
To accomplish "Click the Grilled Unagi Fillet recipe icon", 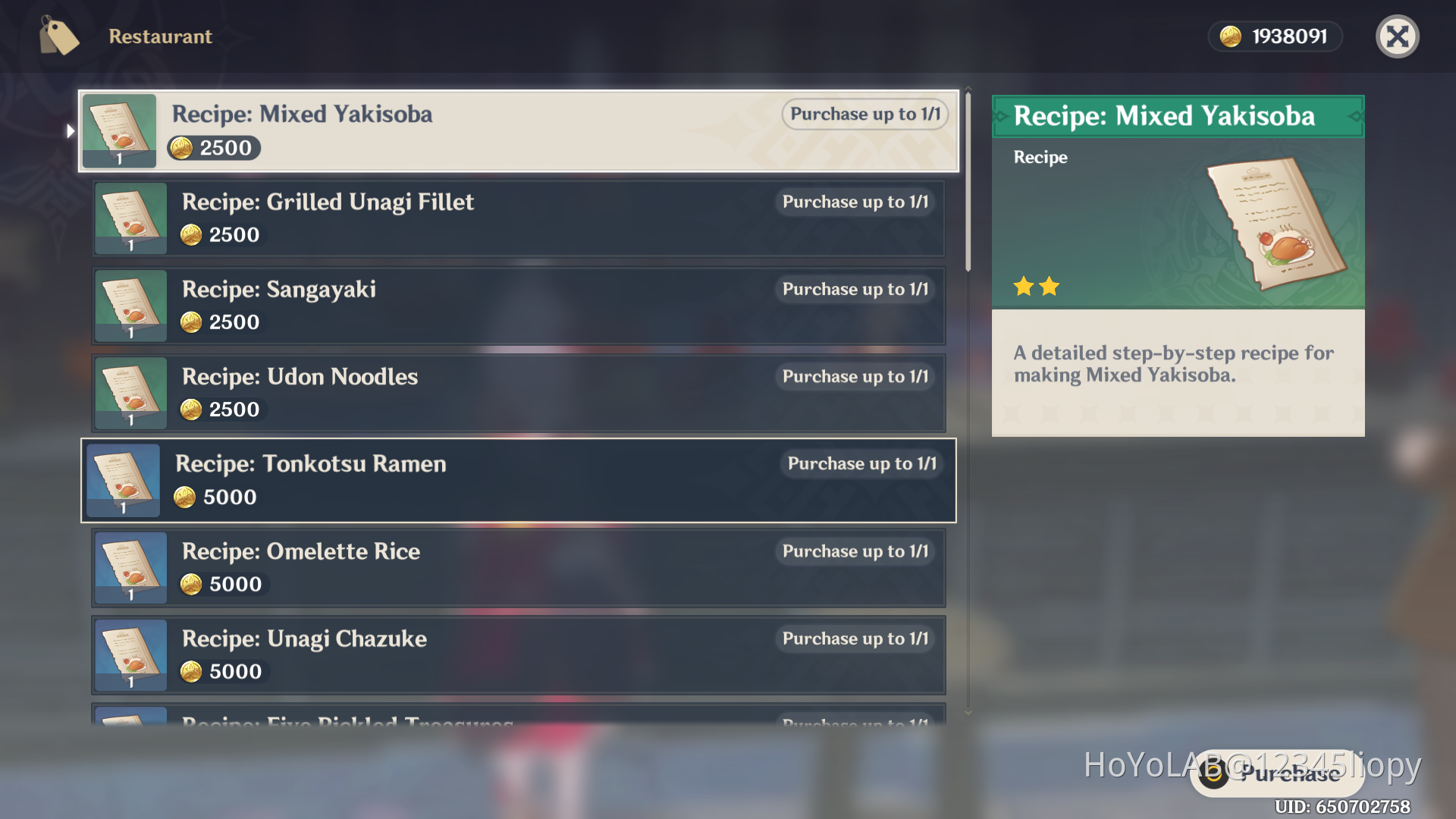I will [130, 218].
